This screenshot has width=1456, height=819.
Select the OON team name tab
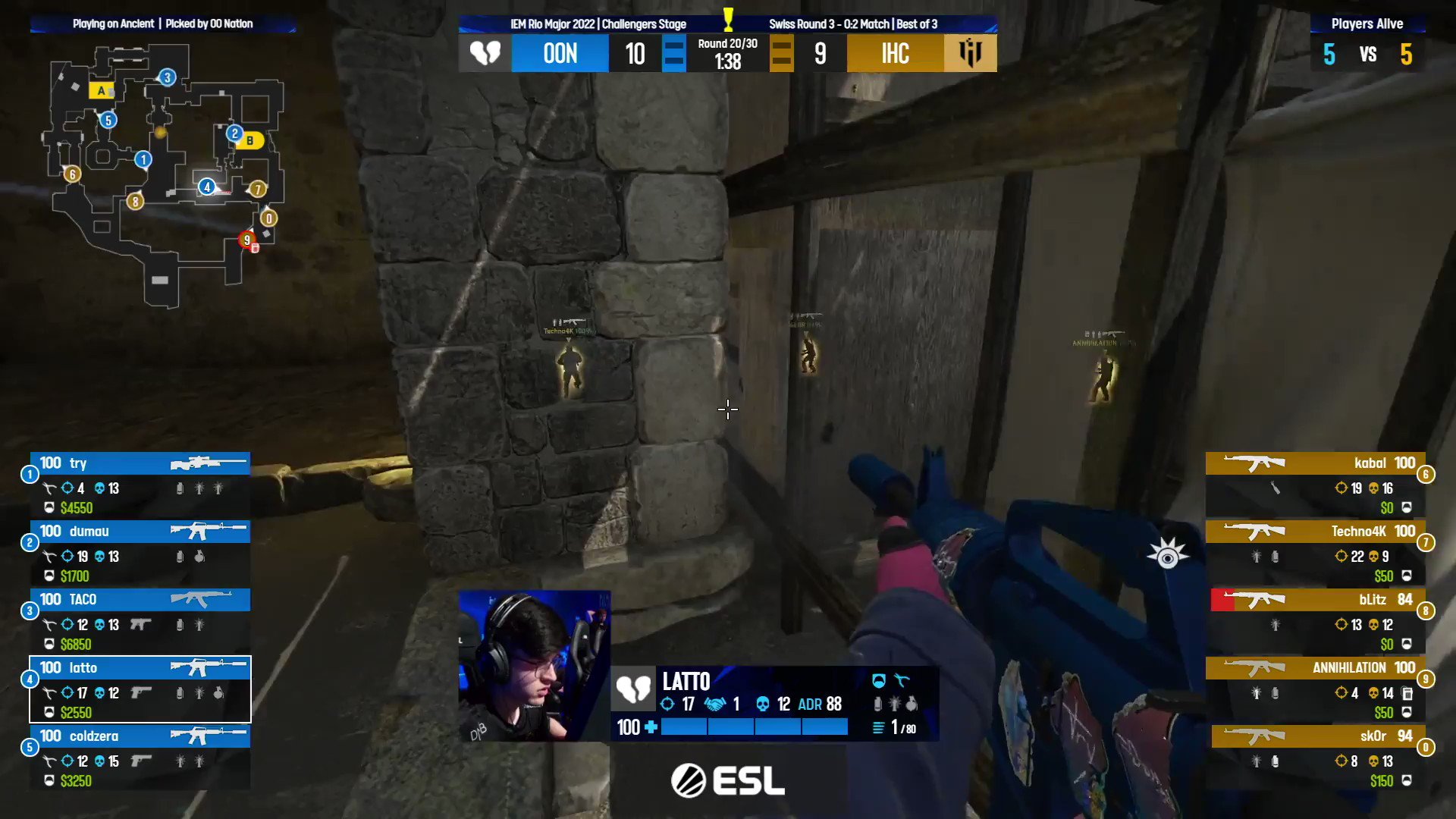pyautogui.click(x=560, y=53)
